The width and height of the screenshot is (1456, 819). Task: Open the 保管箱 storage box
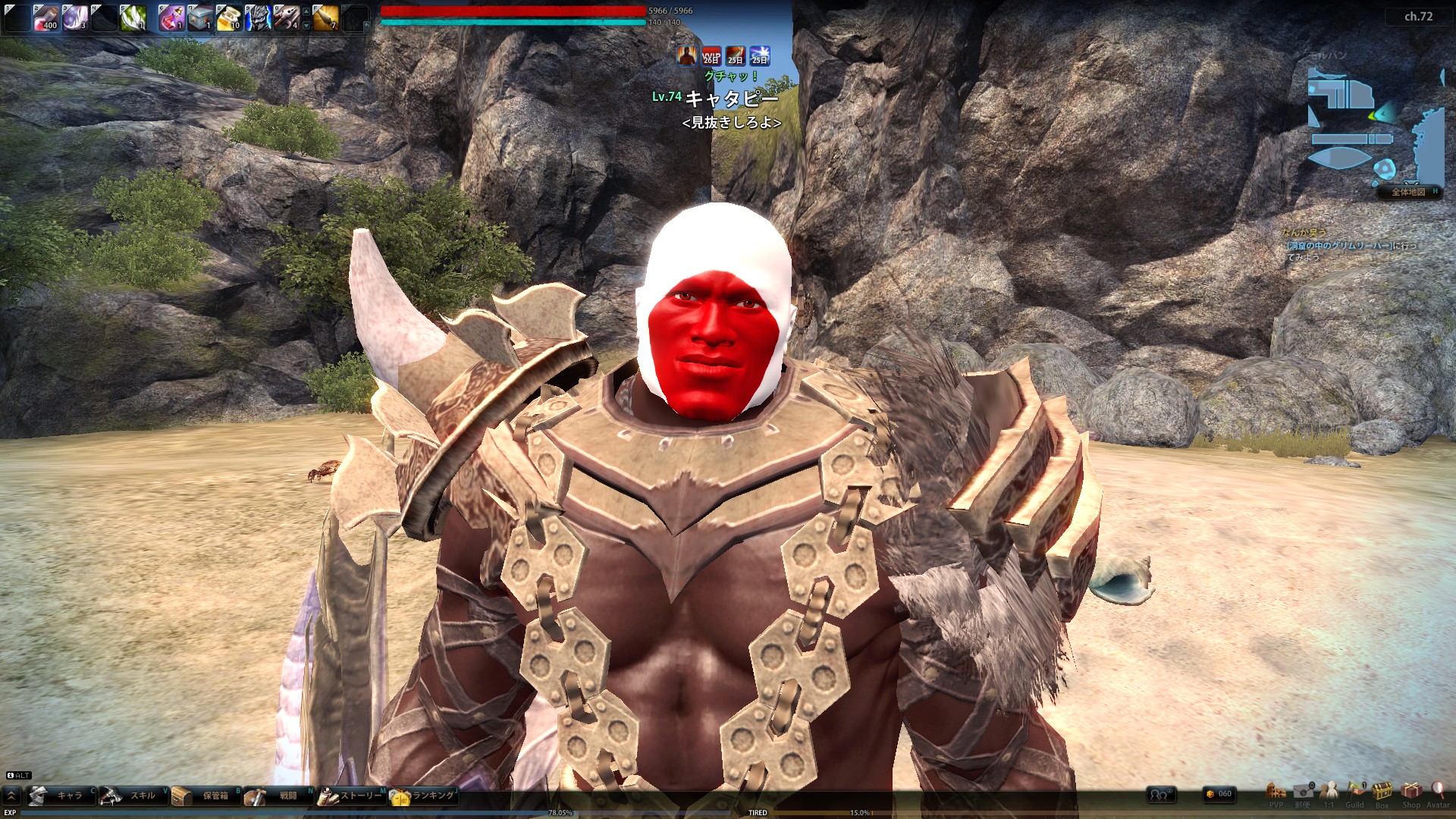coord(206,795)
